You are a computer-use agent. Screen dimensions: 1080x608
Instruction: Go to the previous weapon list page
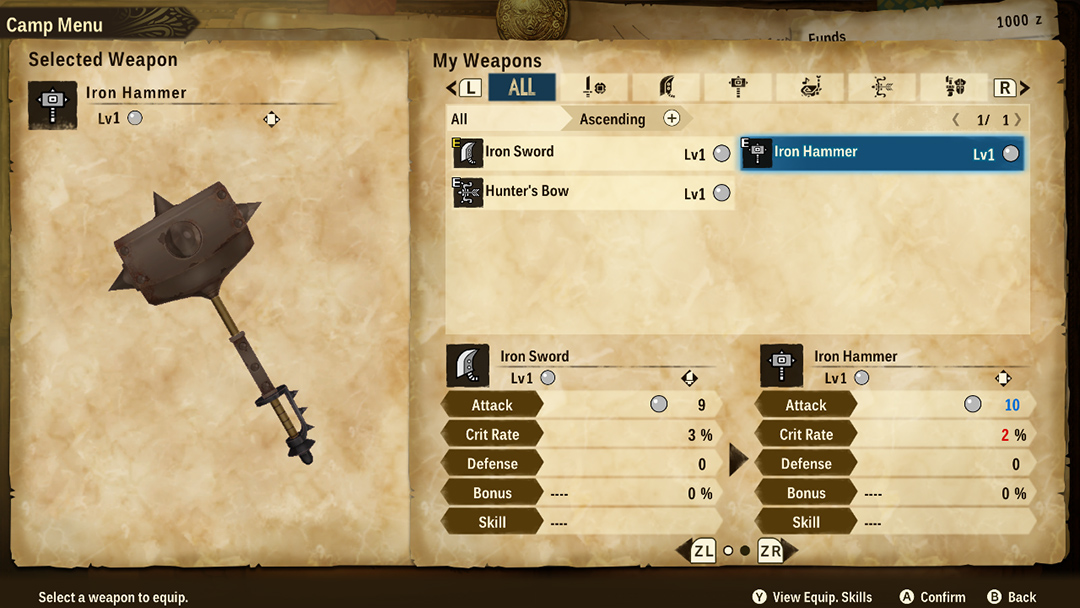coord(956,120)
